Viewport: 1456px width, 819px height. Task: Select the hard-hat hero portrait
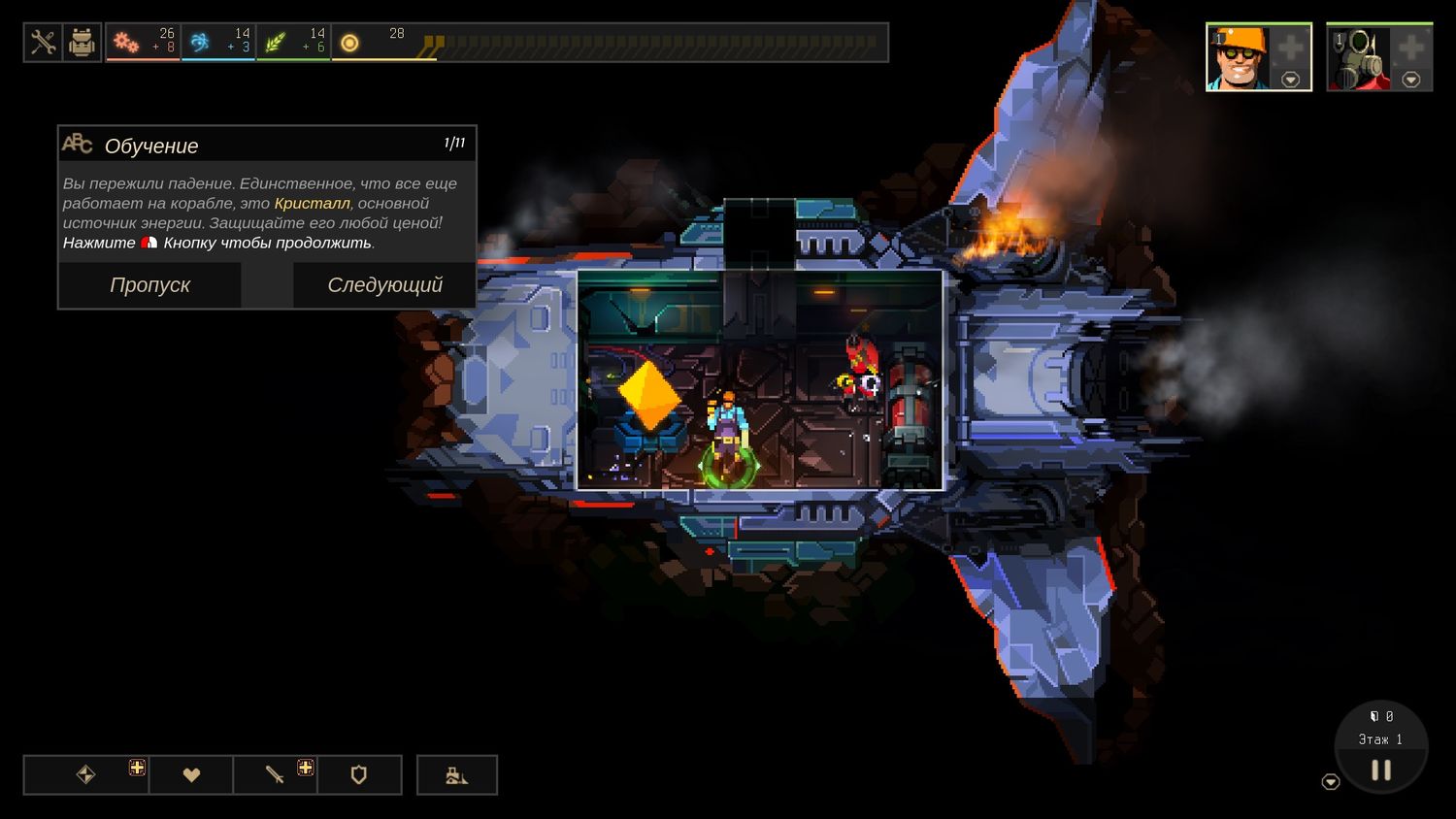pos(1238,58)
